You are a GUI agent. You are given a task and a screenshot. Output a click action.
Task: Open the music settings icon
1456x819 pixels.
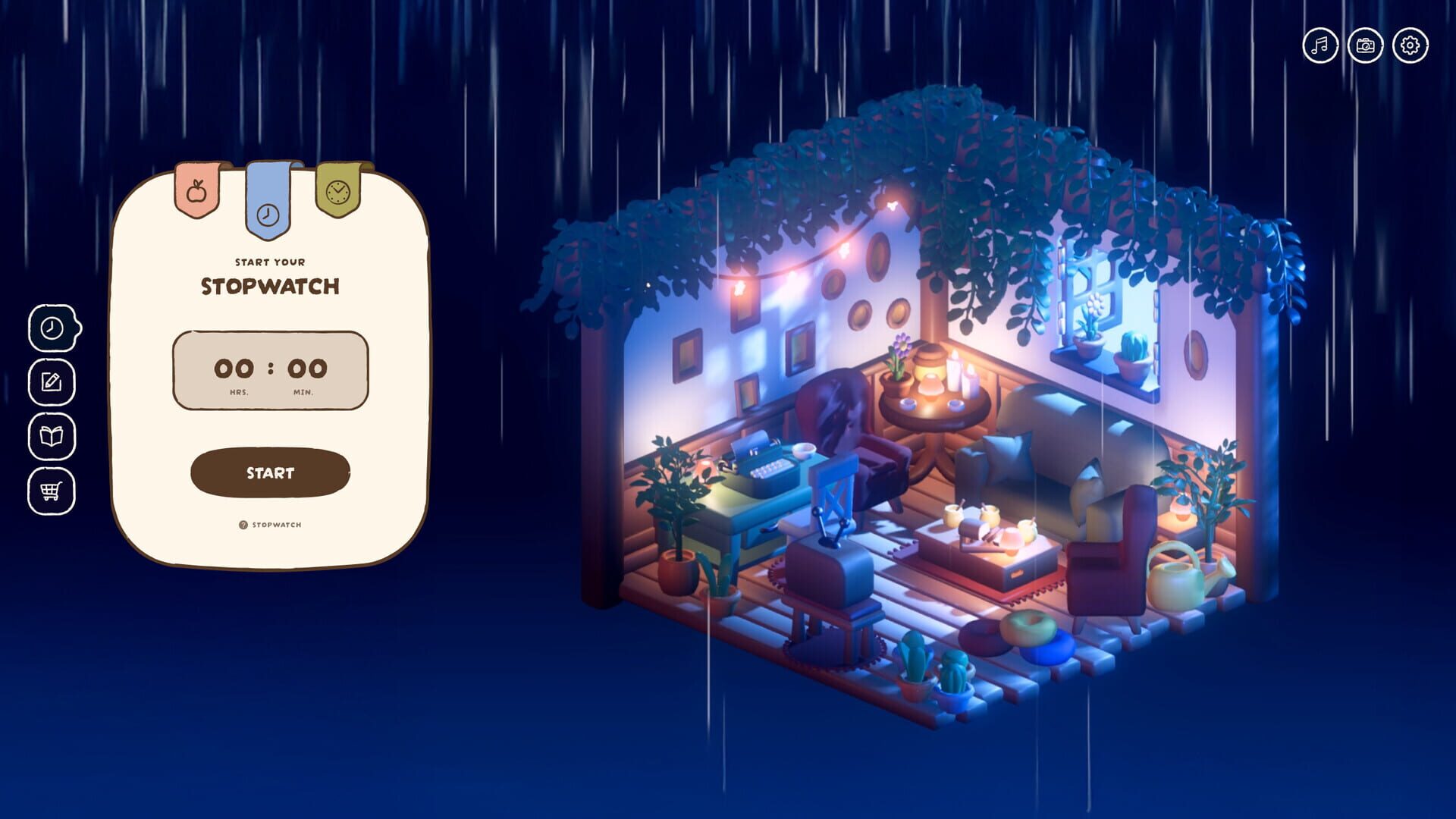click(1319, 44)
